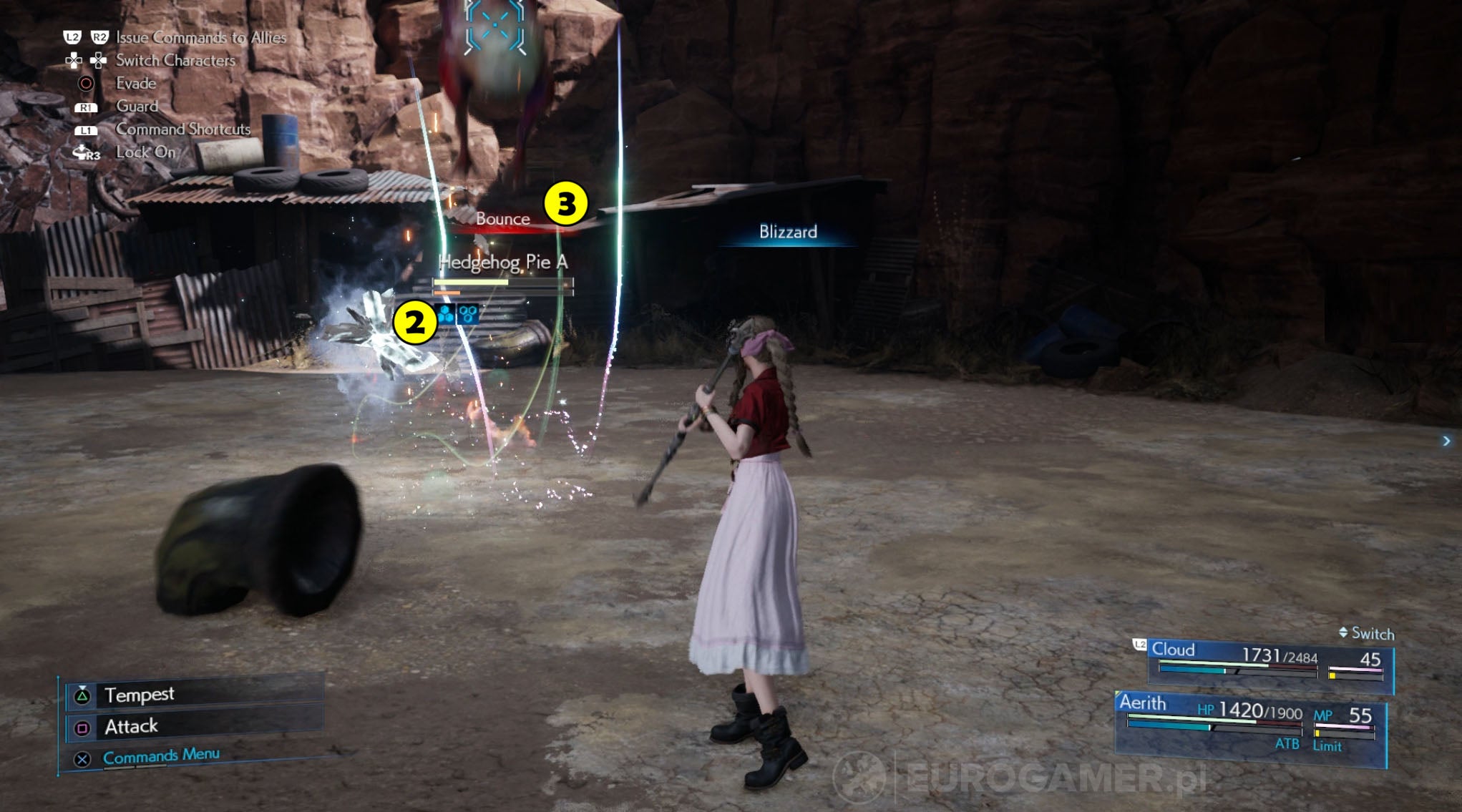Click the L2 badge on Cloud's party bar

(1139, 645)
